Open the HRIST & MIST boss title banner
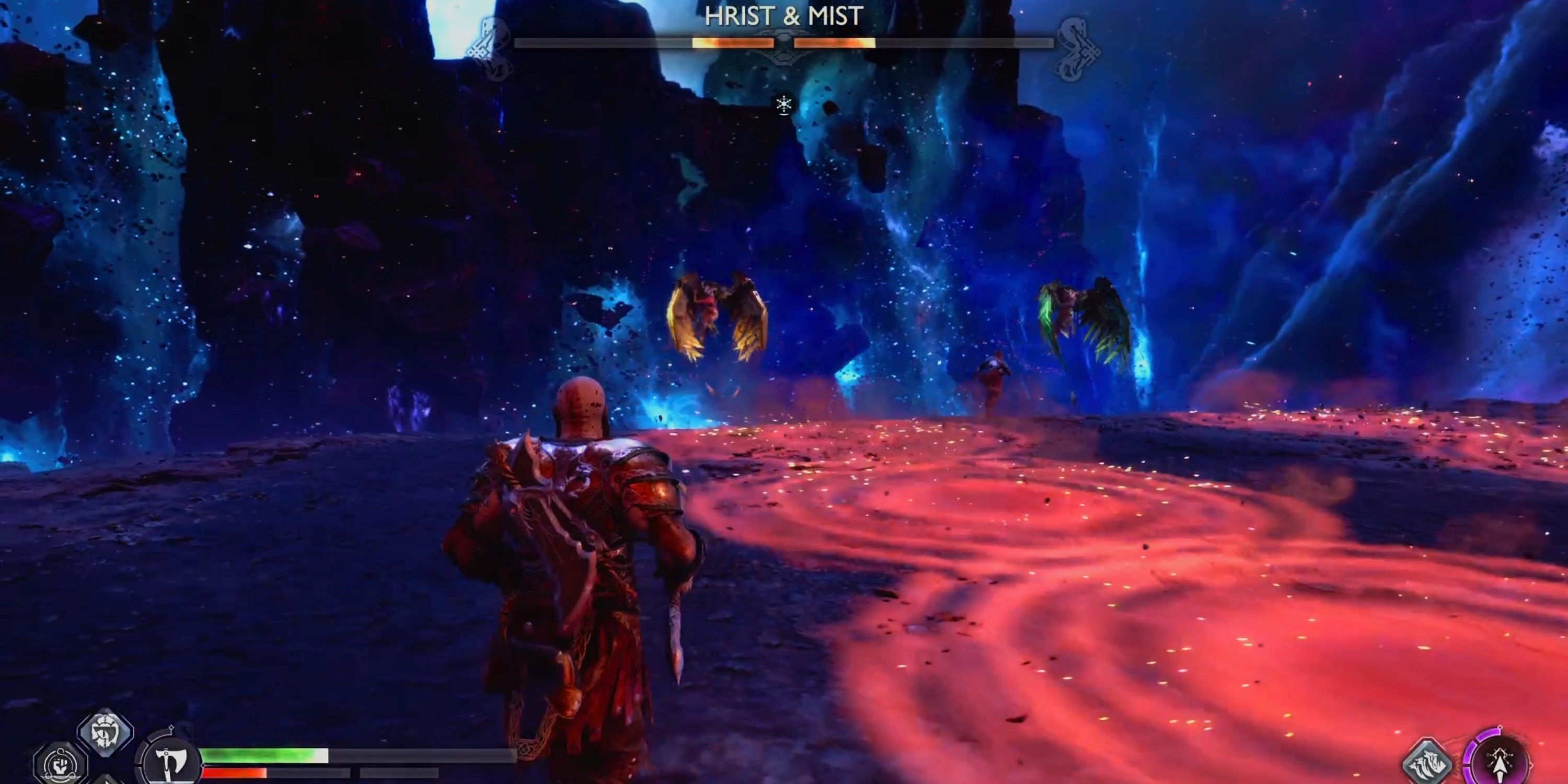This screenshot has width=1568, height=784. [784, 15]
